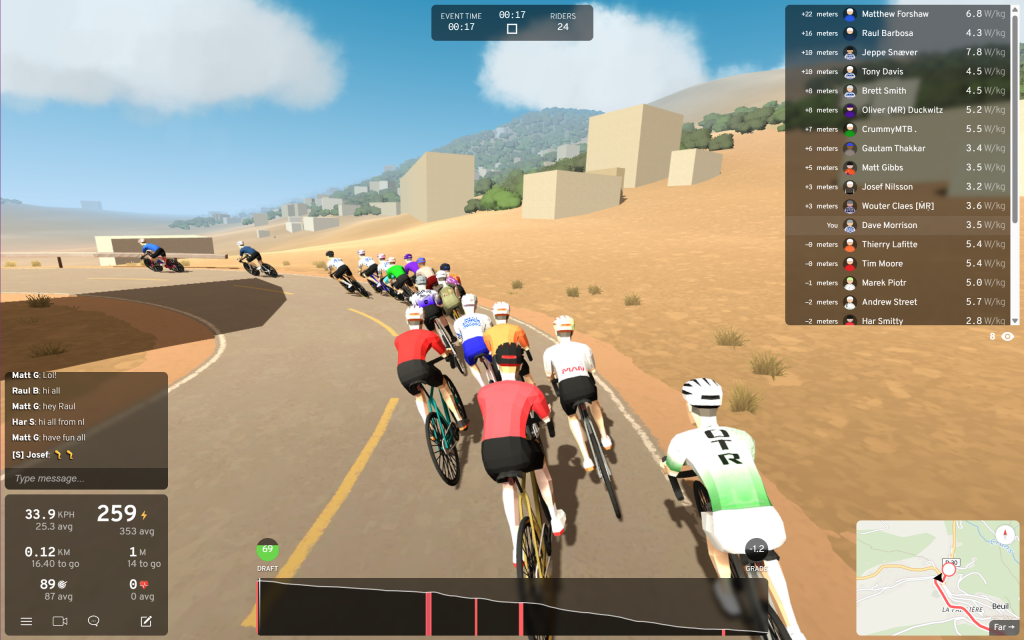Stop the ride with the square button
1024x640 pixels.
point(512,29)
